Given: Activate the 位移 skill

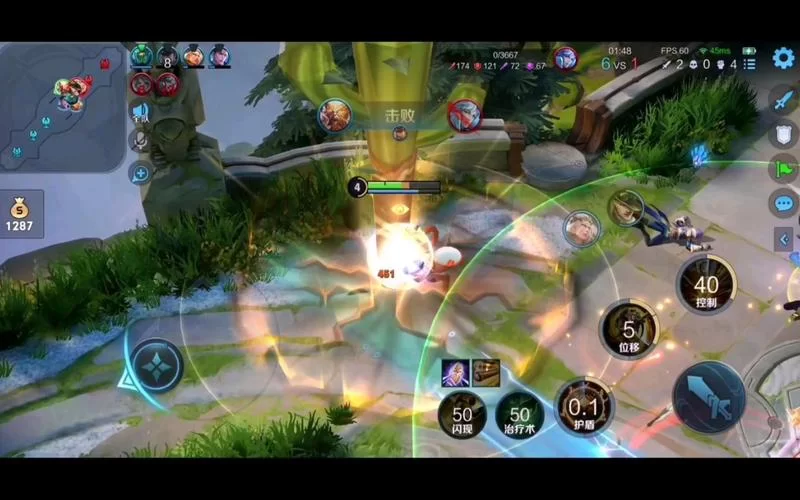Looking at the screenshot, I should [x=629, y=329].
